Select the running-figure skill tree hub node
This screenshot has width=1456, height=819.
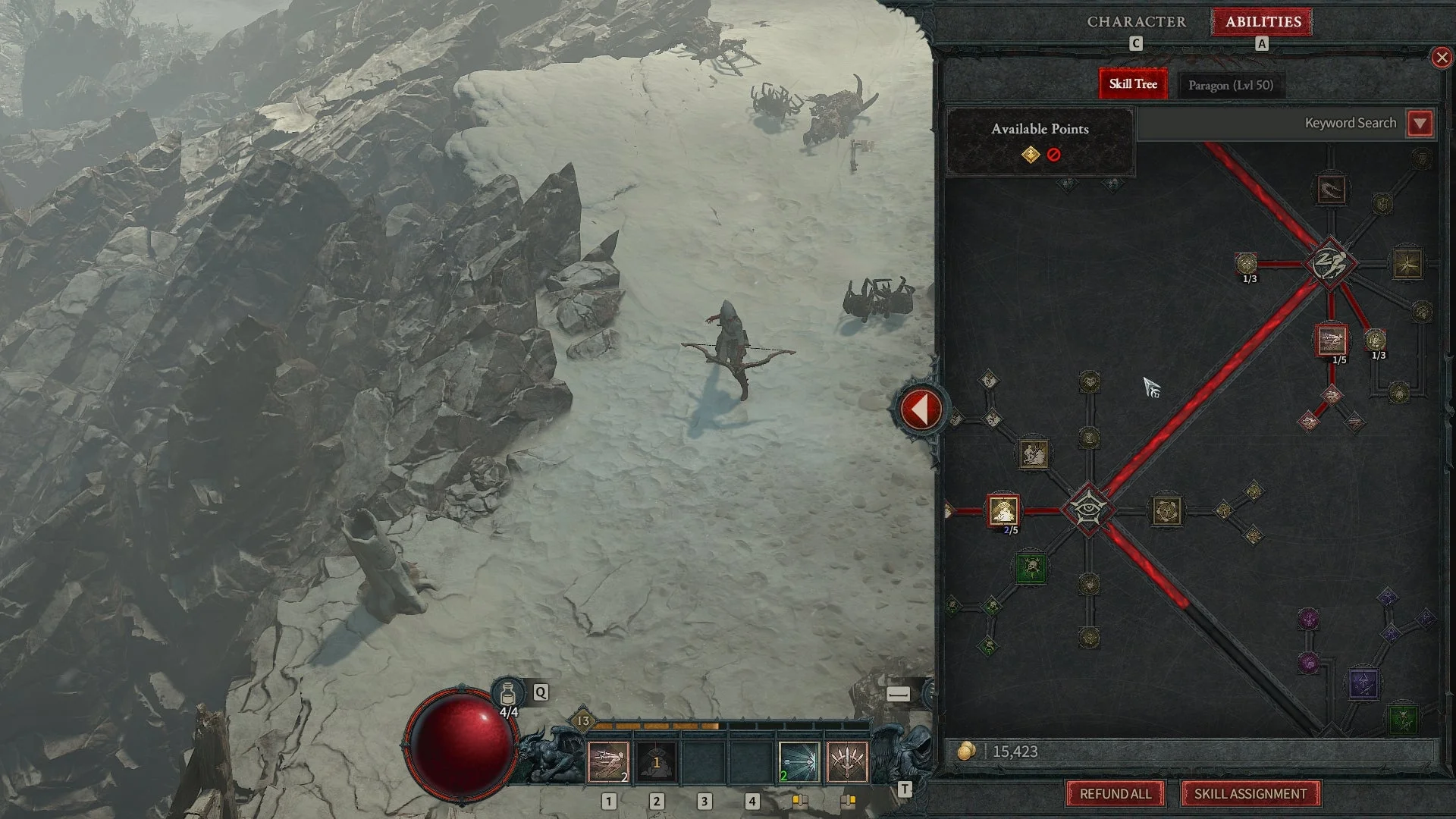pos(1329,264)
